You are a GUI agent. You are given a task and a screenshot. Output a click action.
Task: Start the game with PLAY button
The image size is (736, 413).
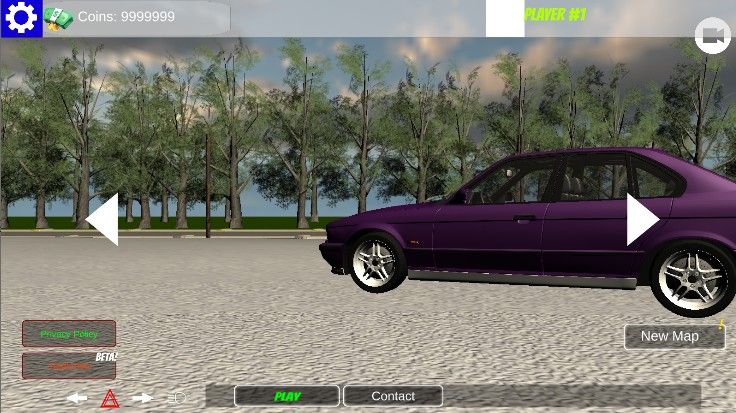pyautogui.click(x=287, y=396)
